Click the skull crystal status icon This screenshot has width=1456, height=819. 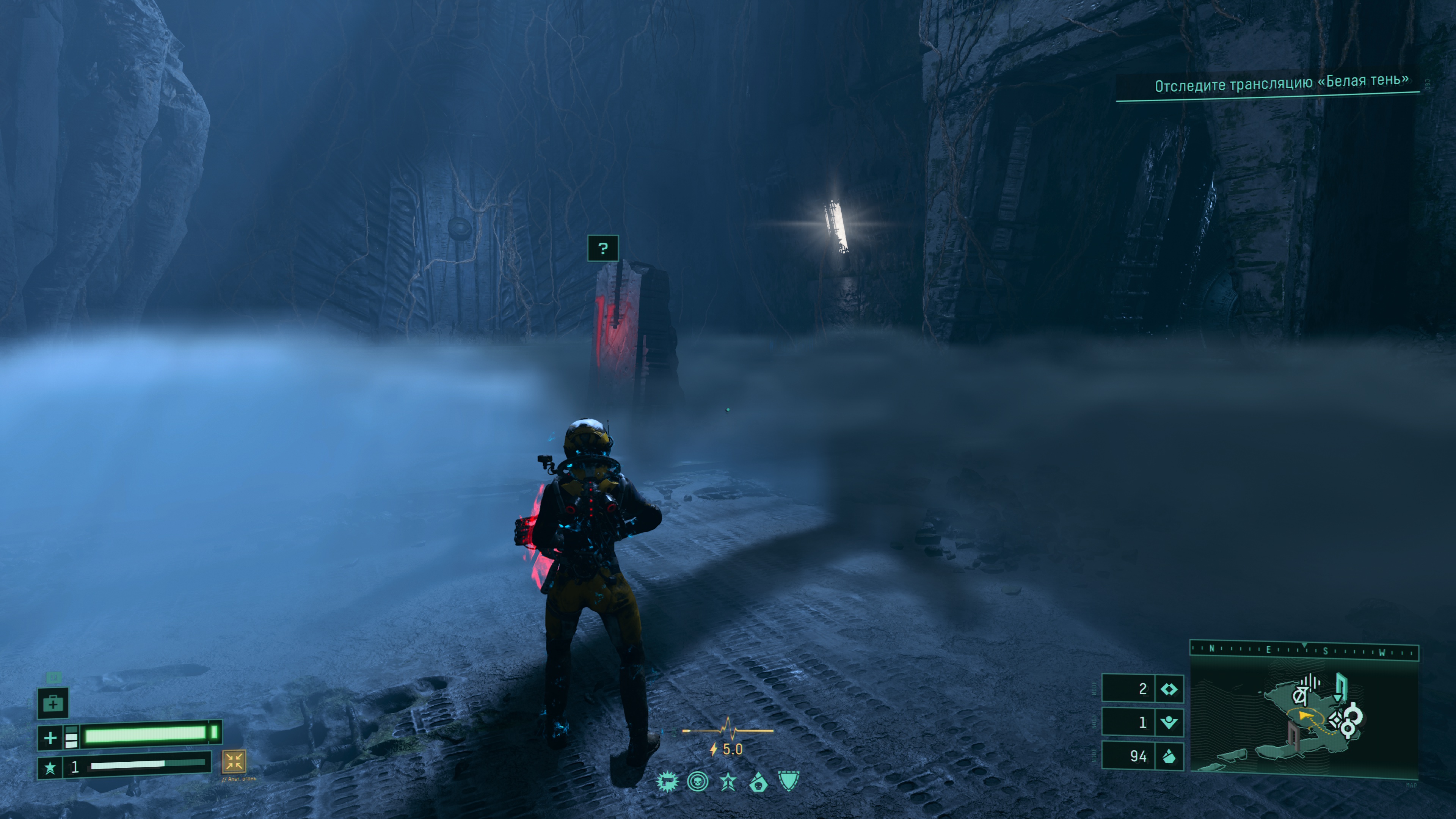pos(758,782)
